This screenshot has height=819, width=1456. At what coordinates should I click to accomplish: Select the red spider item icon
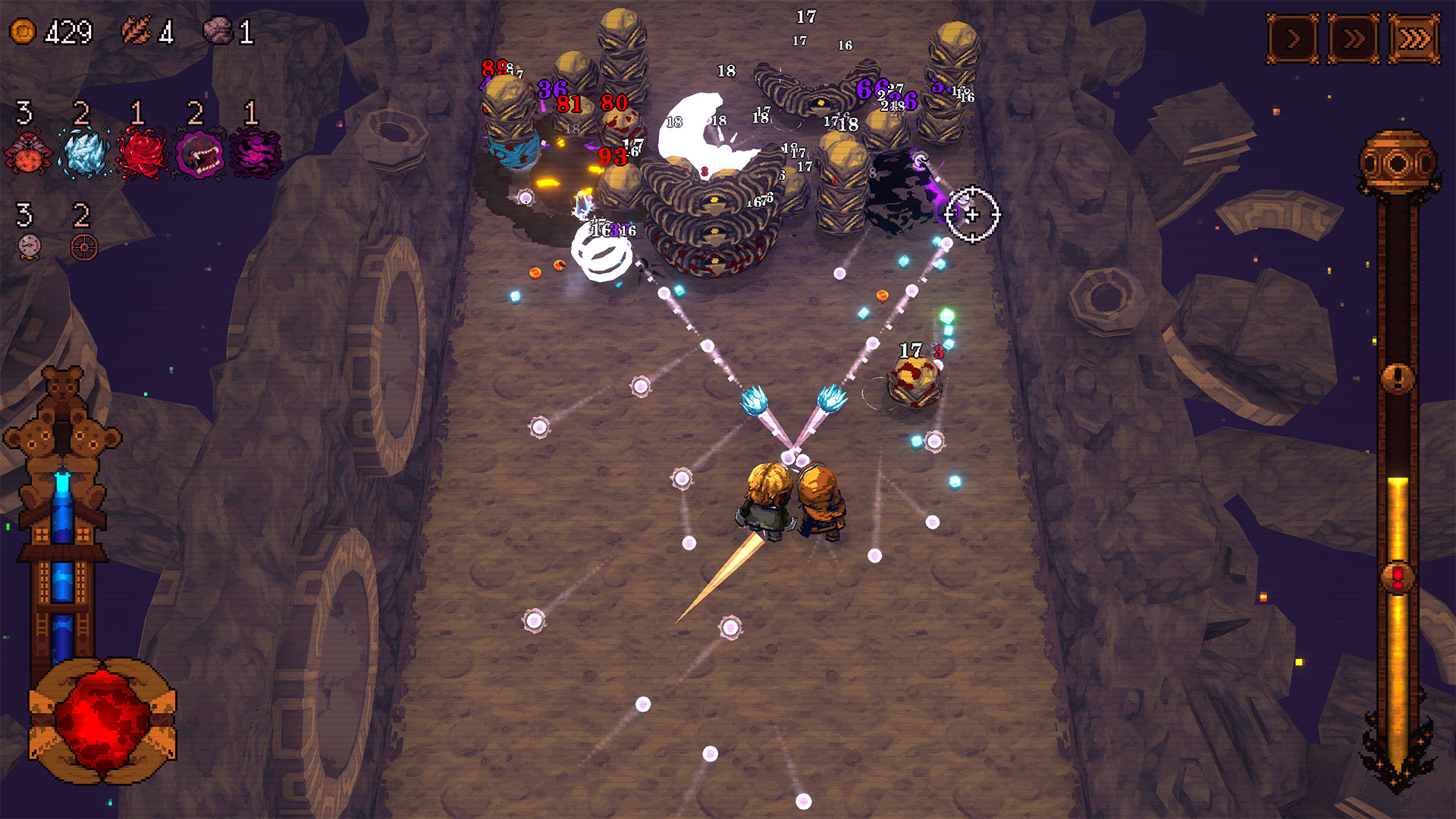tap(28, 152)
